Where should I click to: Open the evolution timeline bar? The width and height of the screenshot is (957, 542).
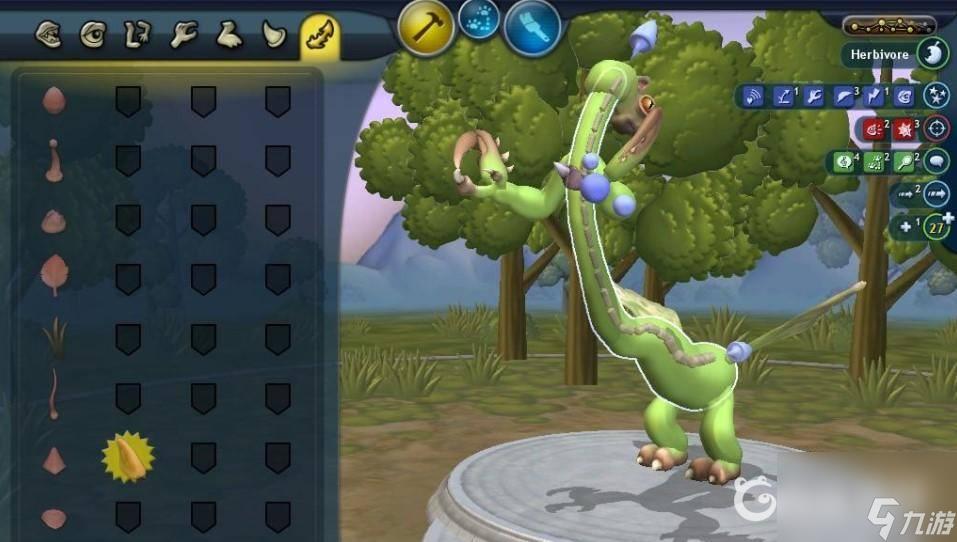tap(889, 26)
